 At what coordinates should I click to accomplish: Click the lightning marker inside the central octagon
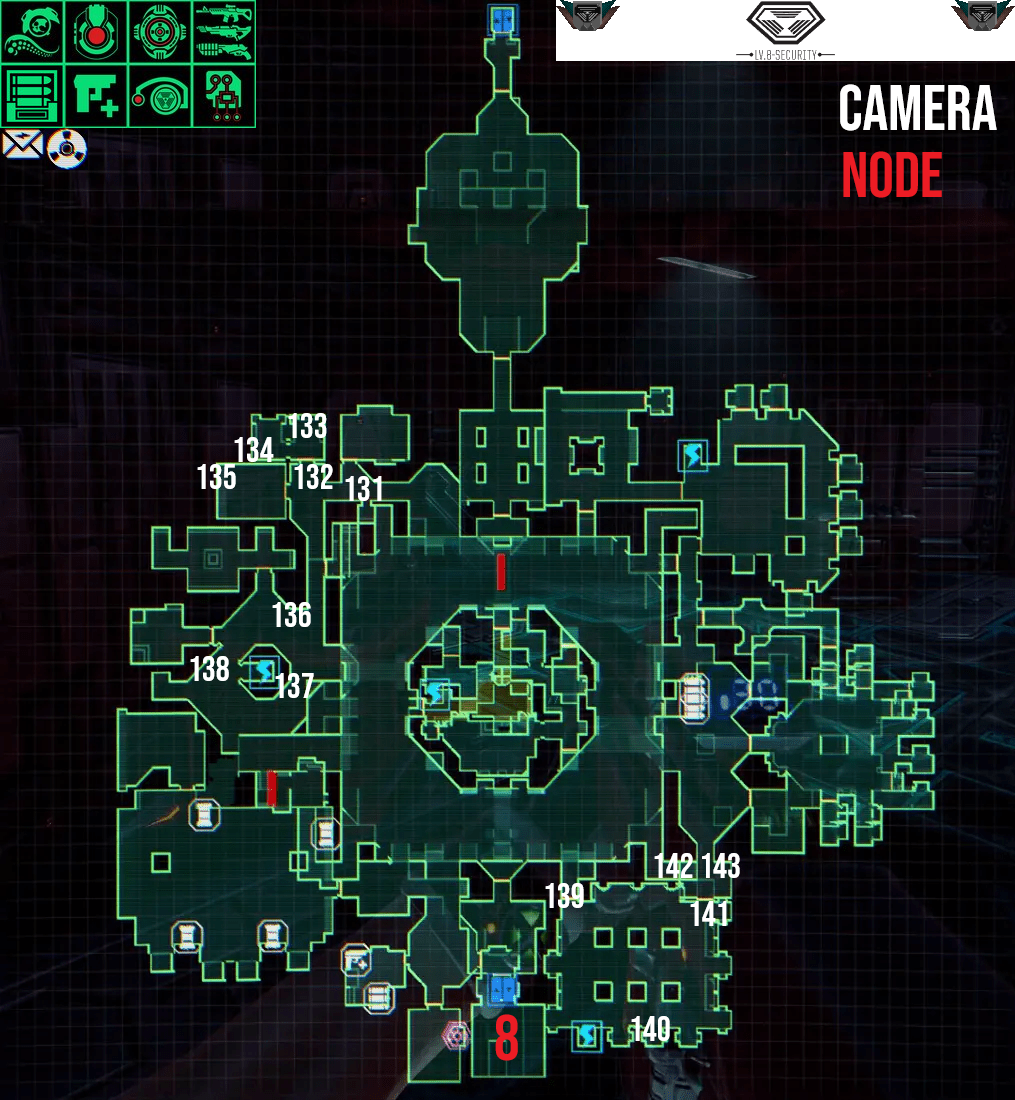pyautogui.click(x=436, y=692)
